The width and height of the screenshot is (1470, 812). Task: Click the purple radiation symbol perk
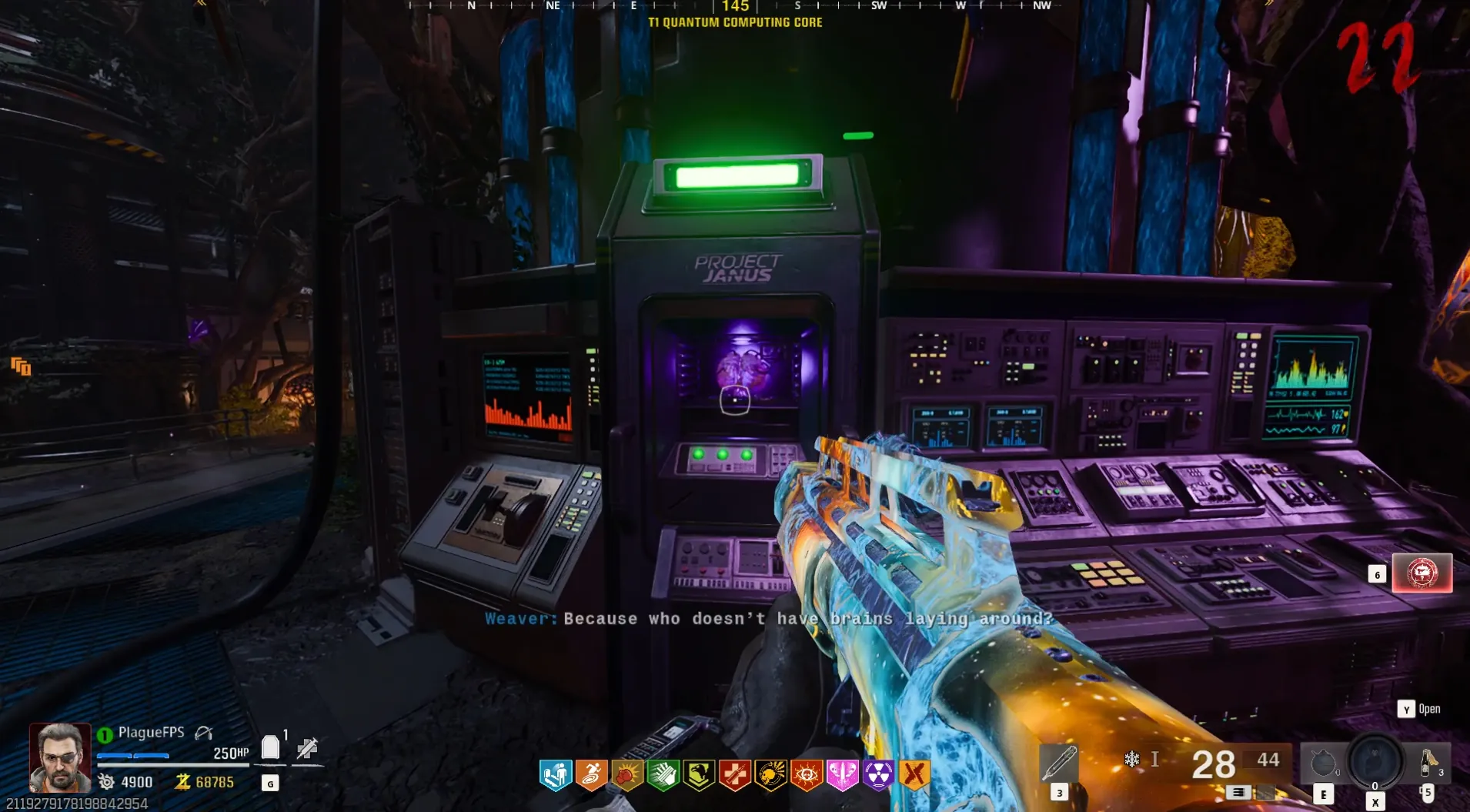(x=878, y=775)
